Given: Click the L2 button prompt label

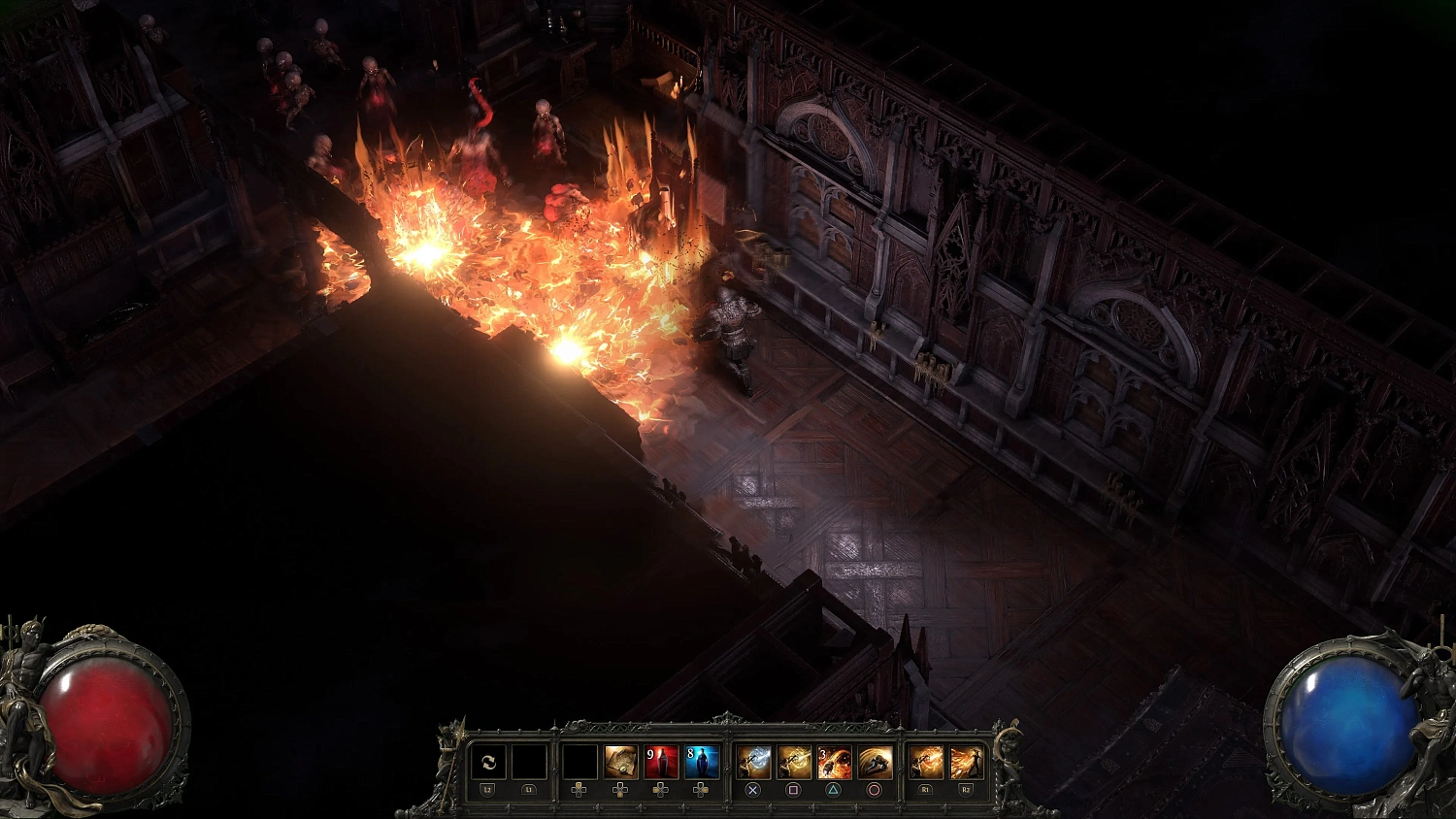Looking at the screenshot, I should click(x=487, y=789).
